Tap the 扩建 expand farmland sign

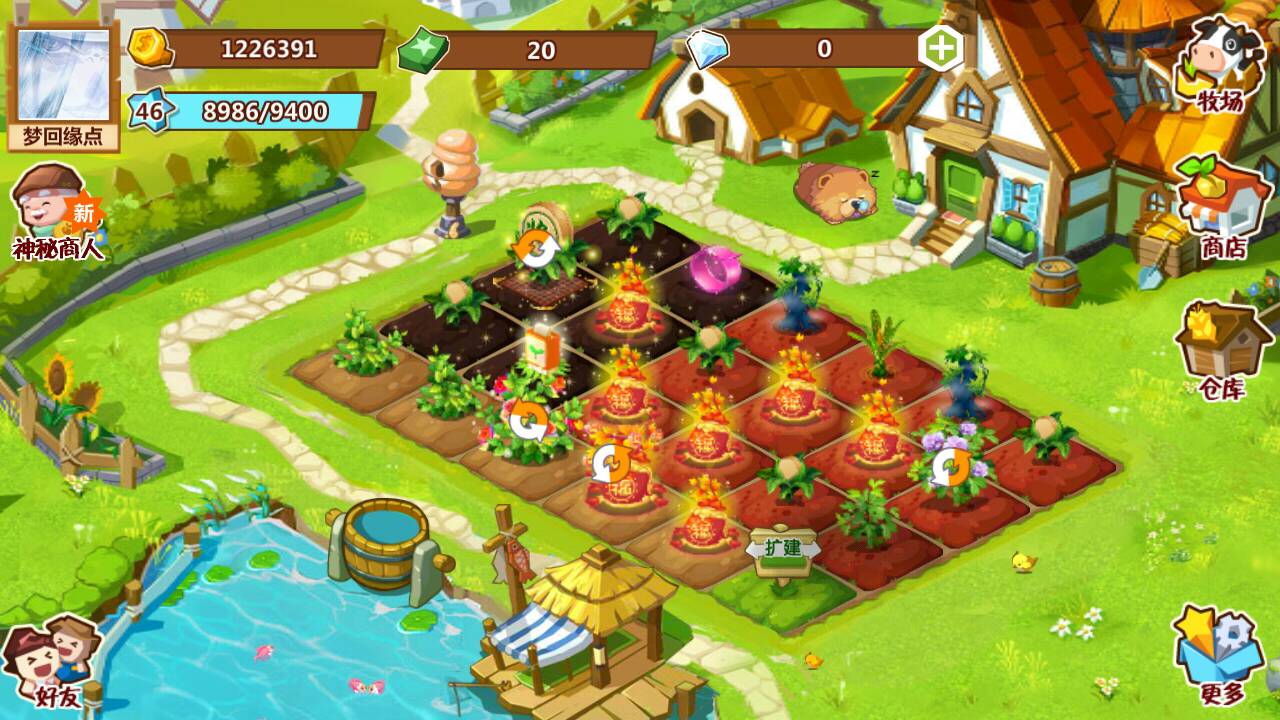click(784, 550)
